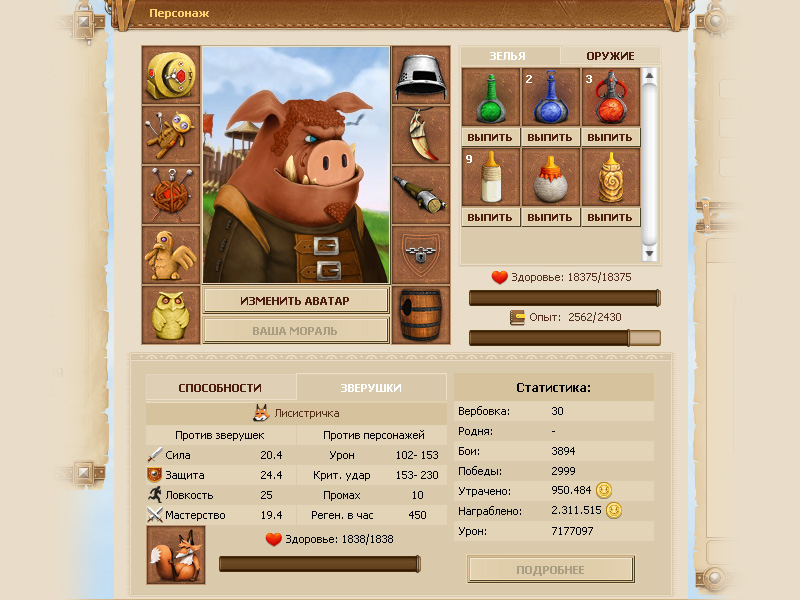Open the ОРУЖИЕ tab

(x=610, y=56)
